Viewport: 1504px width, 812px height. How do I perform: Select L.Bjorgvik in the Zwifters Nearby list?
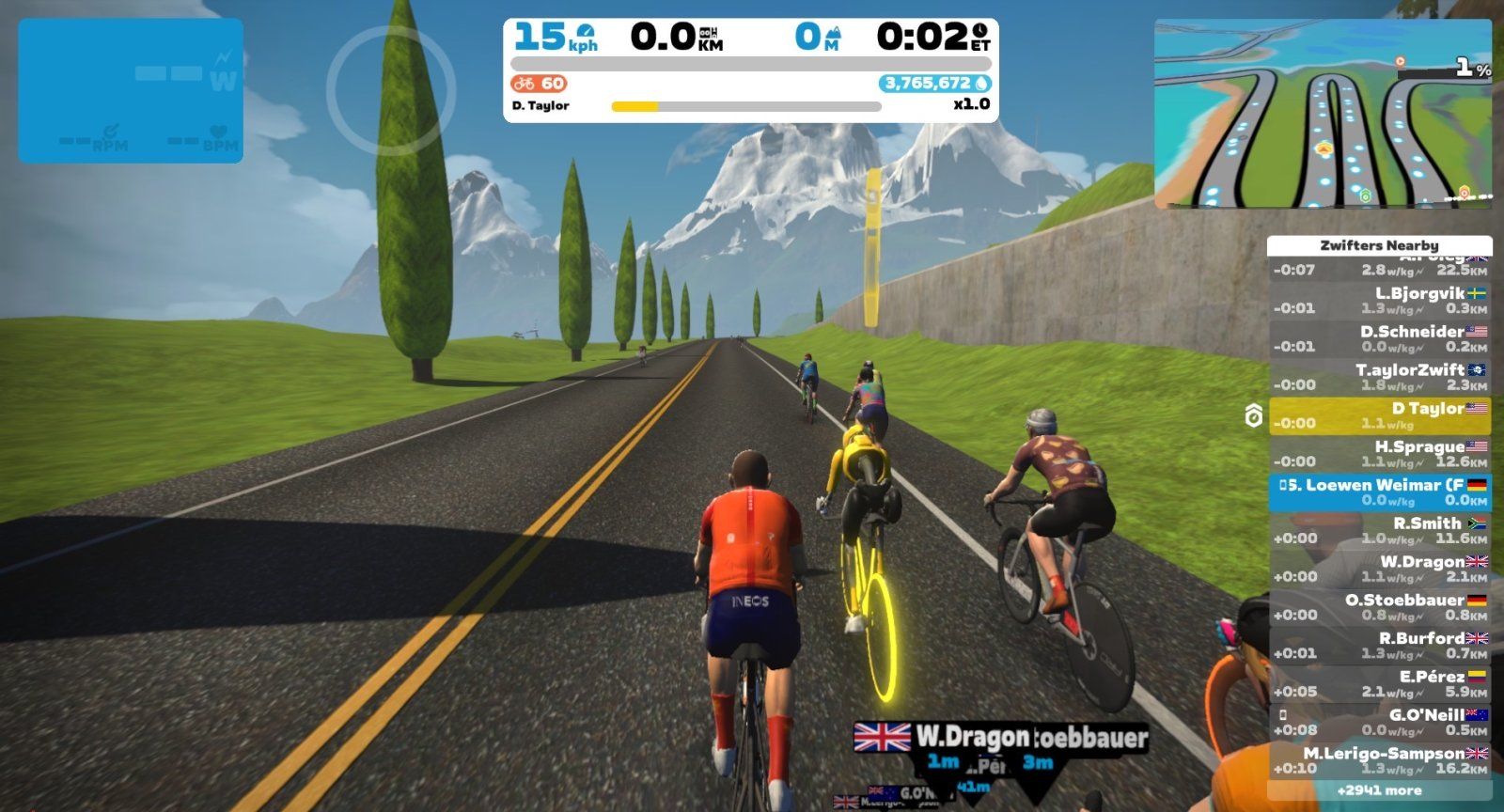coord(1379,301)
